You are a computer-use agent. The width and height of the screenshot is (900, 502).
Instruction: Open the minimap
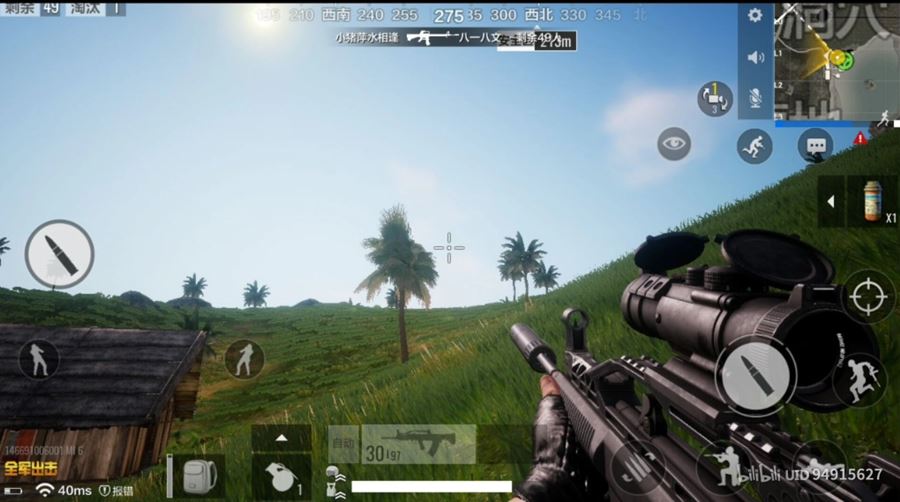(837, 60)
